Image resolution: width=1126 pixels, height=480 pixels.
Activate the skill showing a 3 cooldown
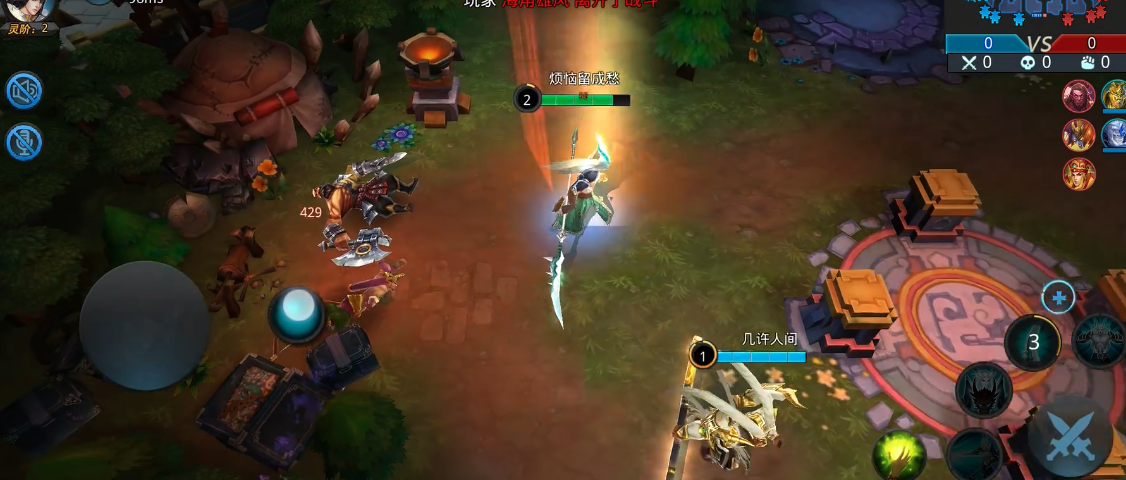click(1034, 343)
